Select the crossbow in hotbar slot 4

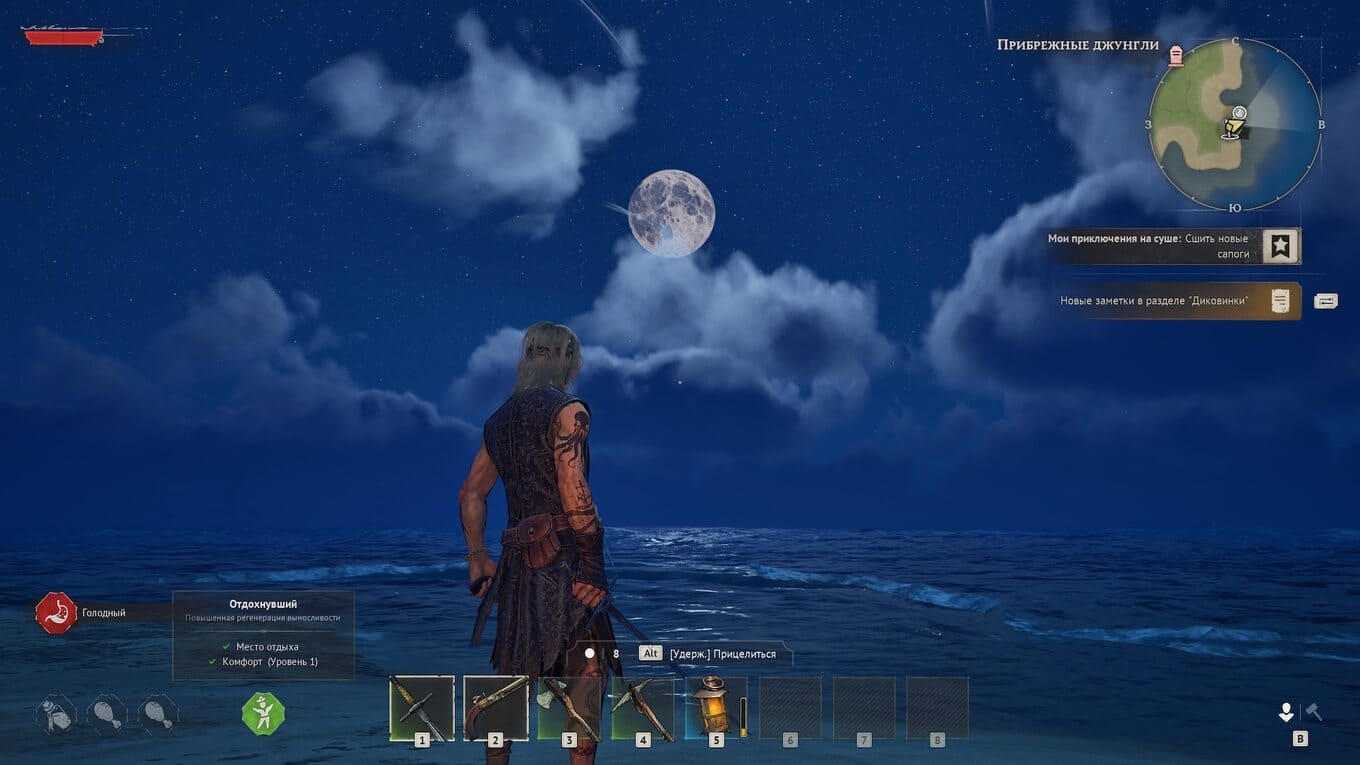pyautogui.click(x=643, y=707)
